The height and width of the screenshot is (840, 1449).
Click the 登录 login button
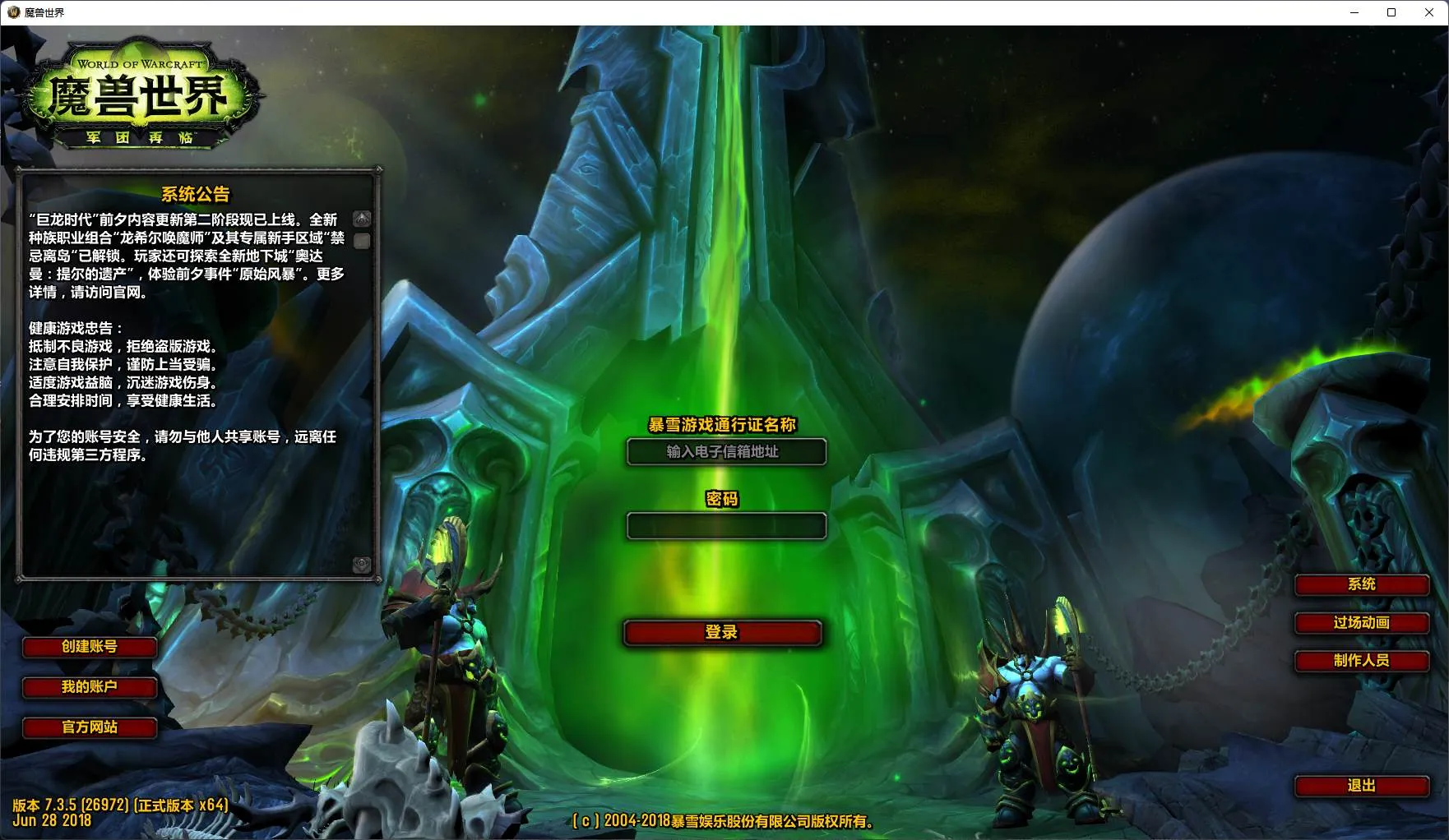(x=722, y=632)
